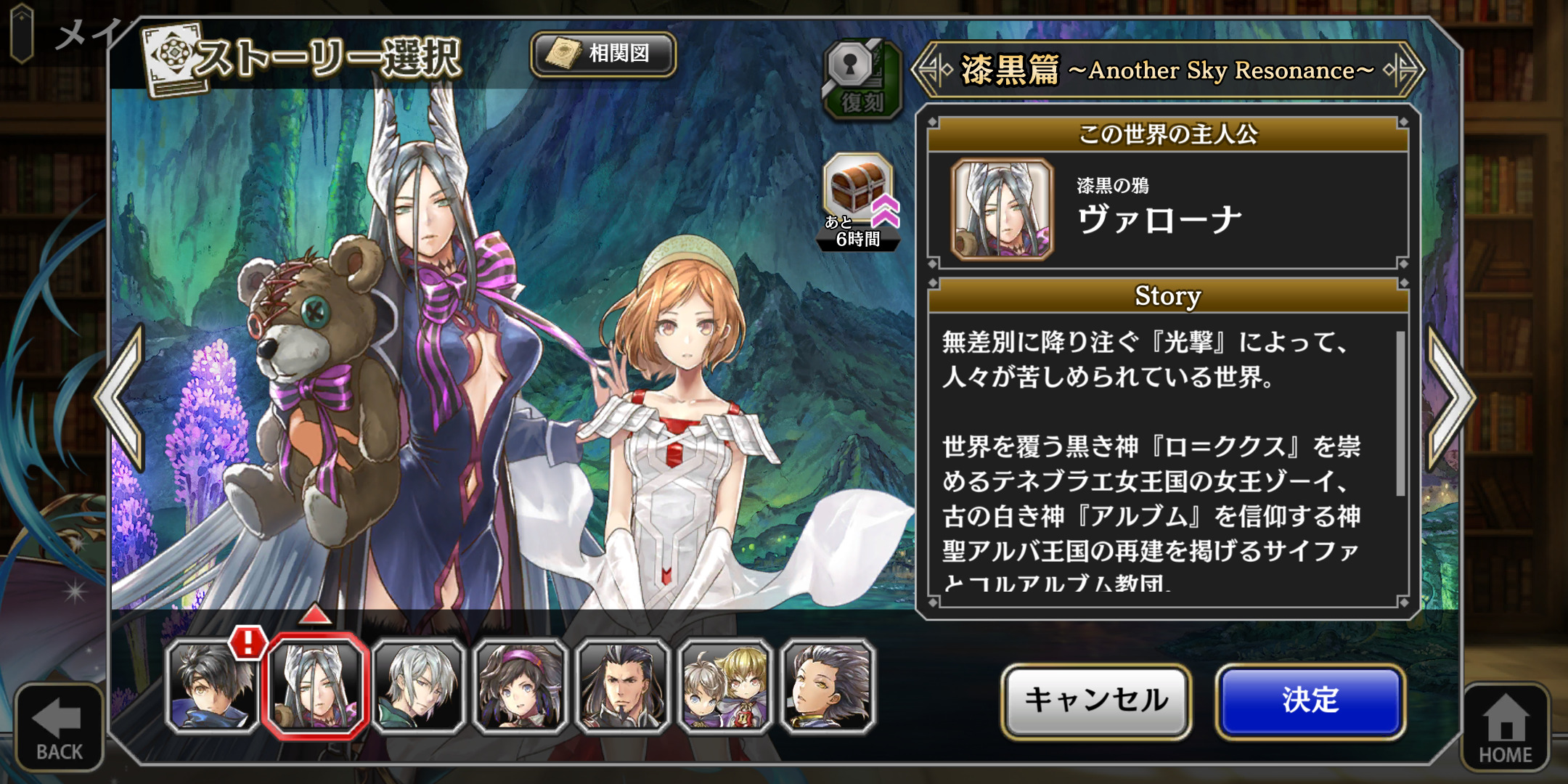Select the two-children duo portrait

click(x=724, y=686)
